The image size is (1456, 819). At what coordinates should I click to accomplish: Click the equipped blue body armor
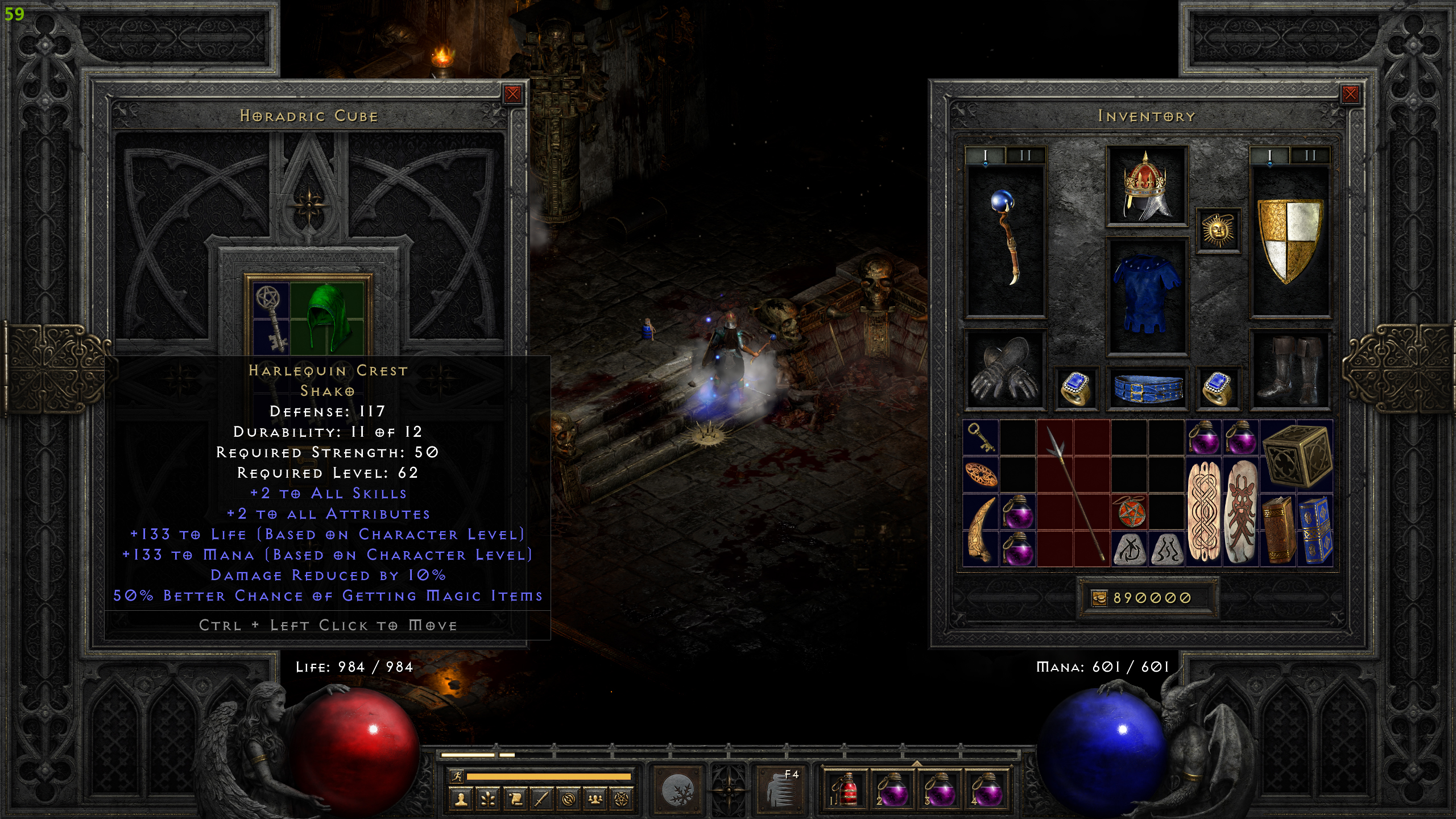point(1147,296)
